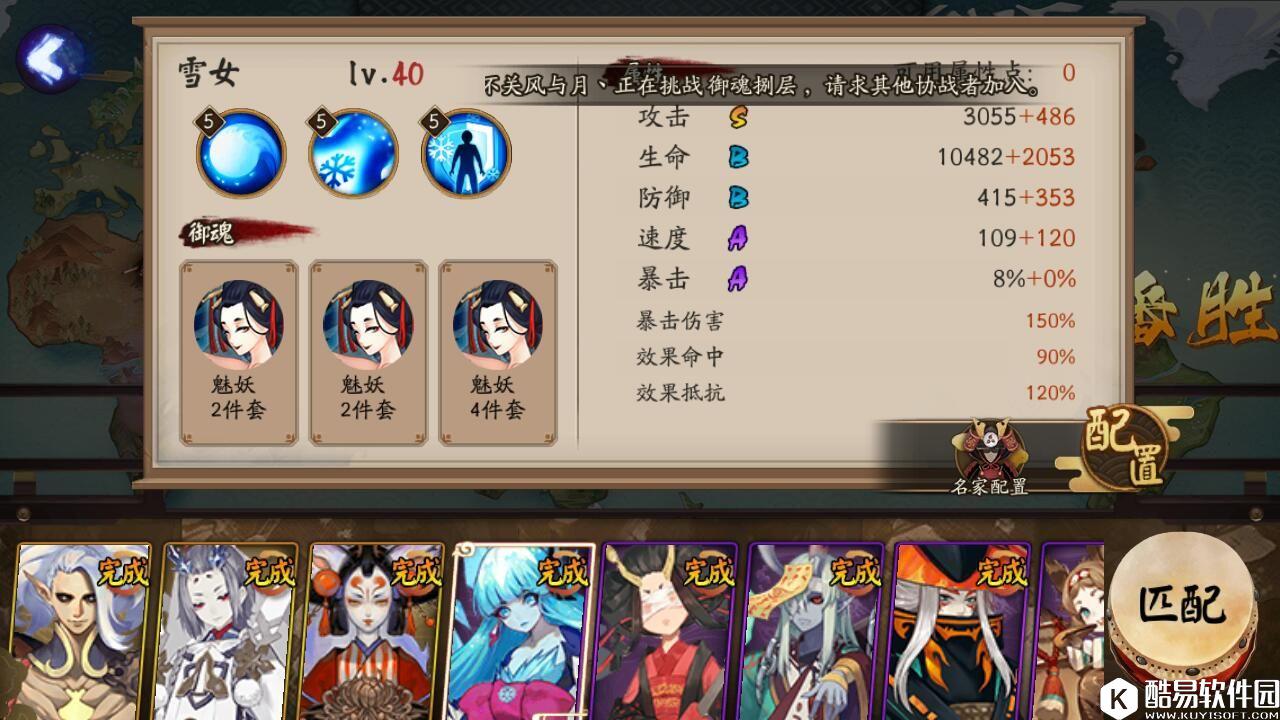View the third skill icon details
Viewport: 1280px width, 720px height.
coord(463,152)
